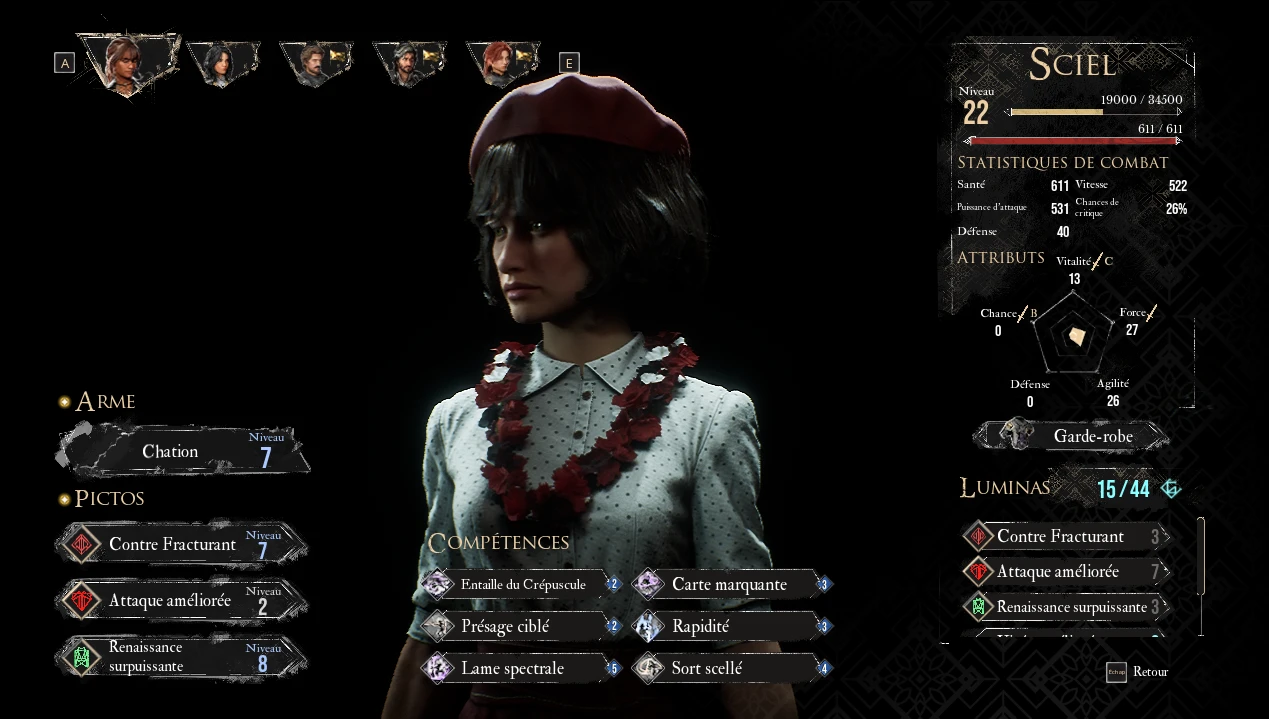The height and width of the screenshot is (719, 1269).
Task: Go back with the Retour button
Action: point(1137,672)
